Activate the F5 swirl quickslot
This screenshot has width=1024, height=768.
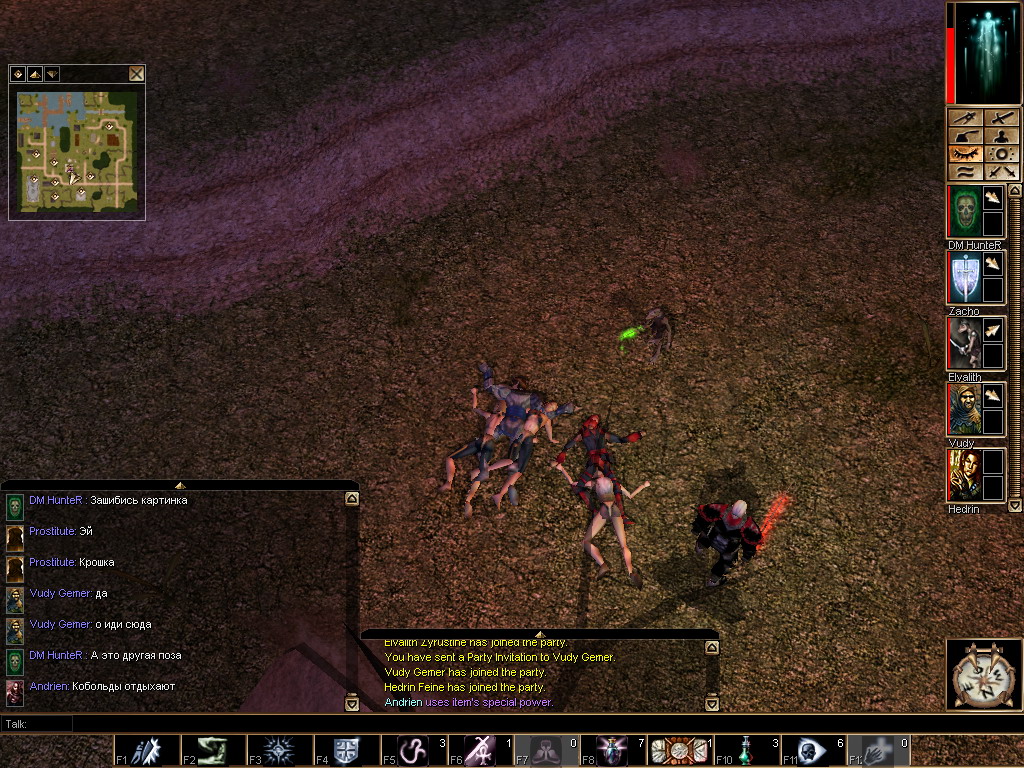click(x=411, y=751)
